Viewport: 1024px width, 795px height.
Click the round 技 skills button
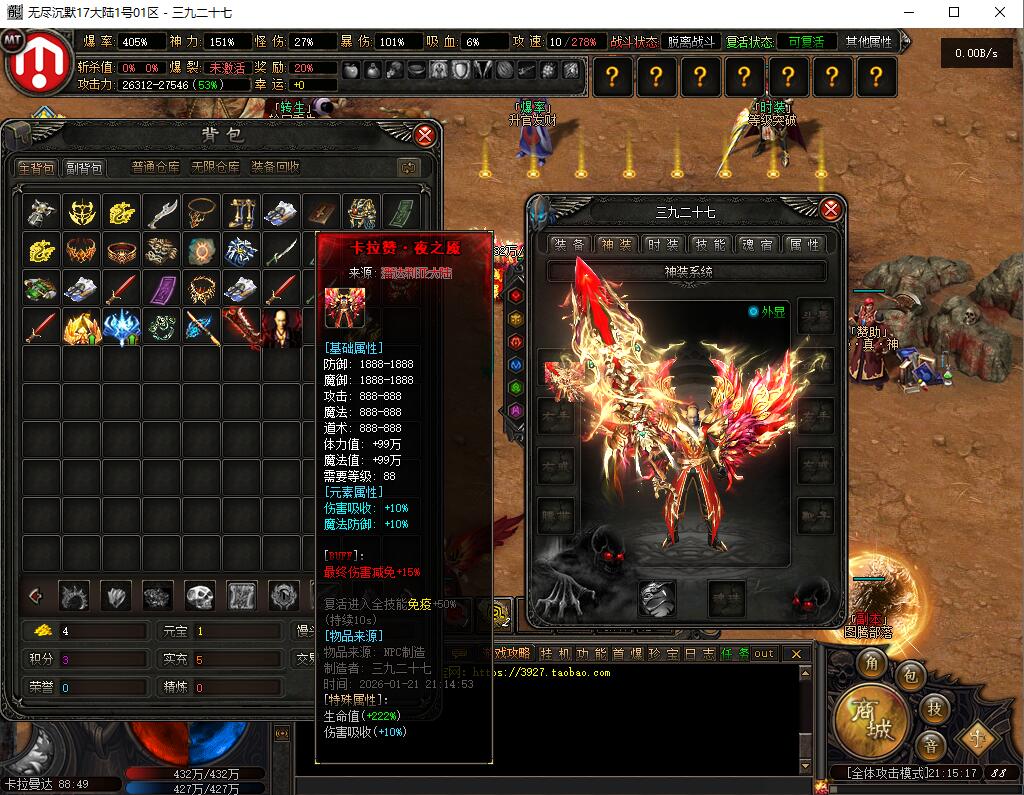pyautogui.click(x=935, y=708)
